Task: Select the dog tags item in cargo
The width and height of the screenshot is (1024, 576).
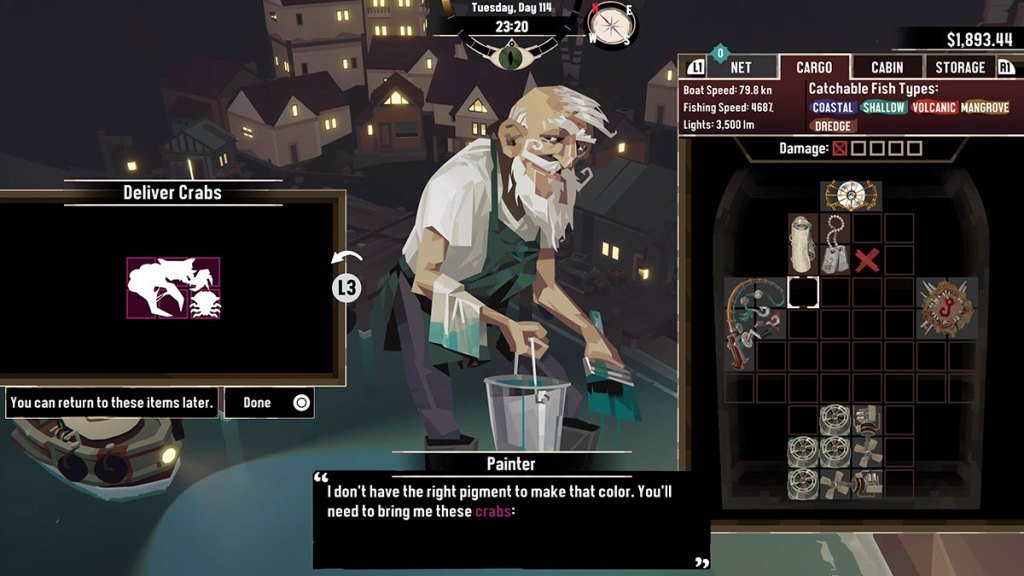Action: tap(836, 244)
